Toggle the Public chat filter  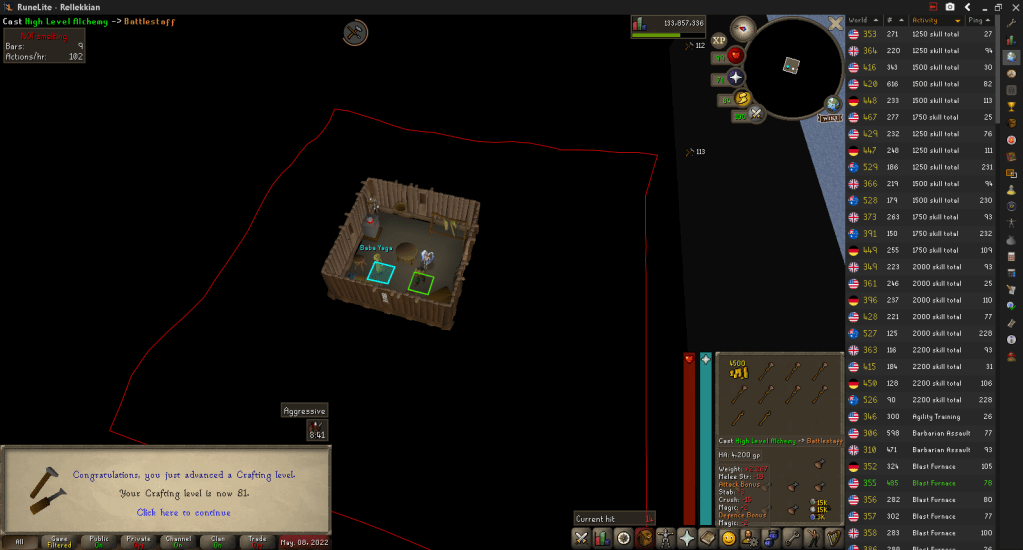click(x=99, y=540)
